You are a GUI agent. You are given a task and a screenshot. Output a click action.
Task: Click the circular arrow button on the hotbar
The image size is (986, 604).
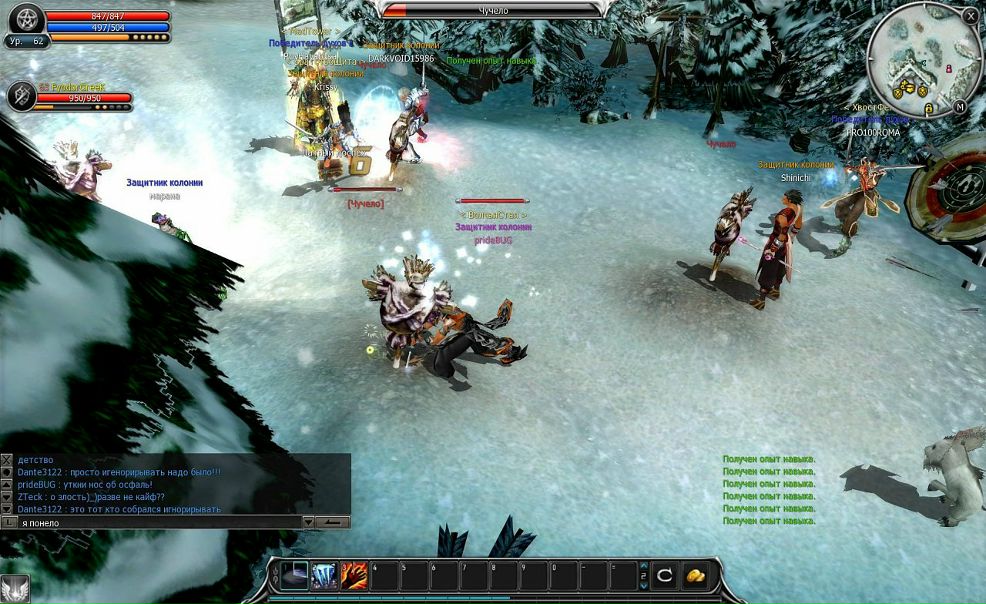click(665, 576)
